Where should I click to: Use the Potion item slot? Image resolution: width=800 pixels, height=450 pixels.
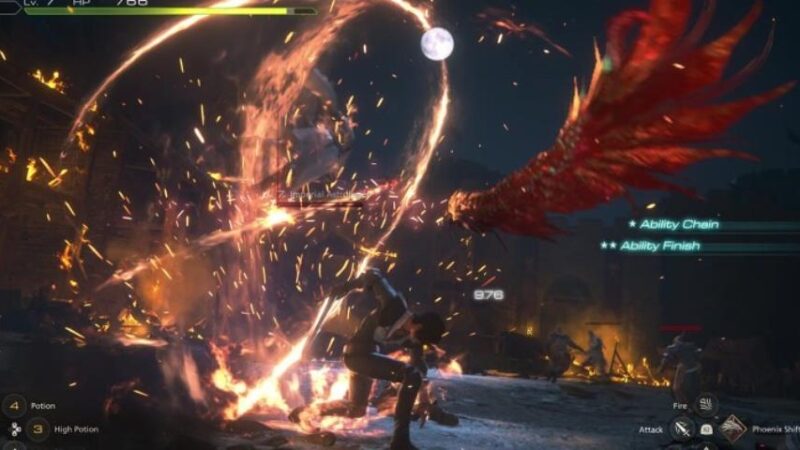click(14, 406)
